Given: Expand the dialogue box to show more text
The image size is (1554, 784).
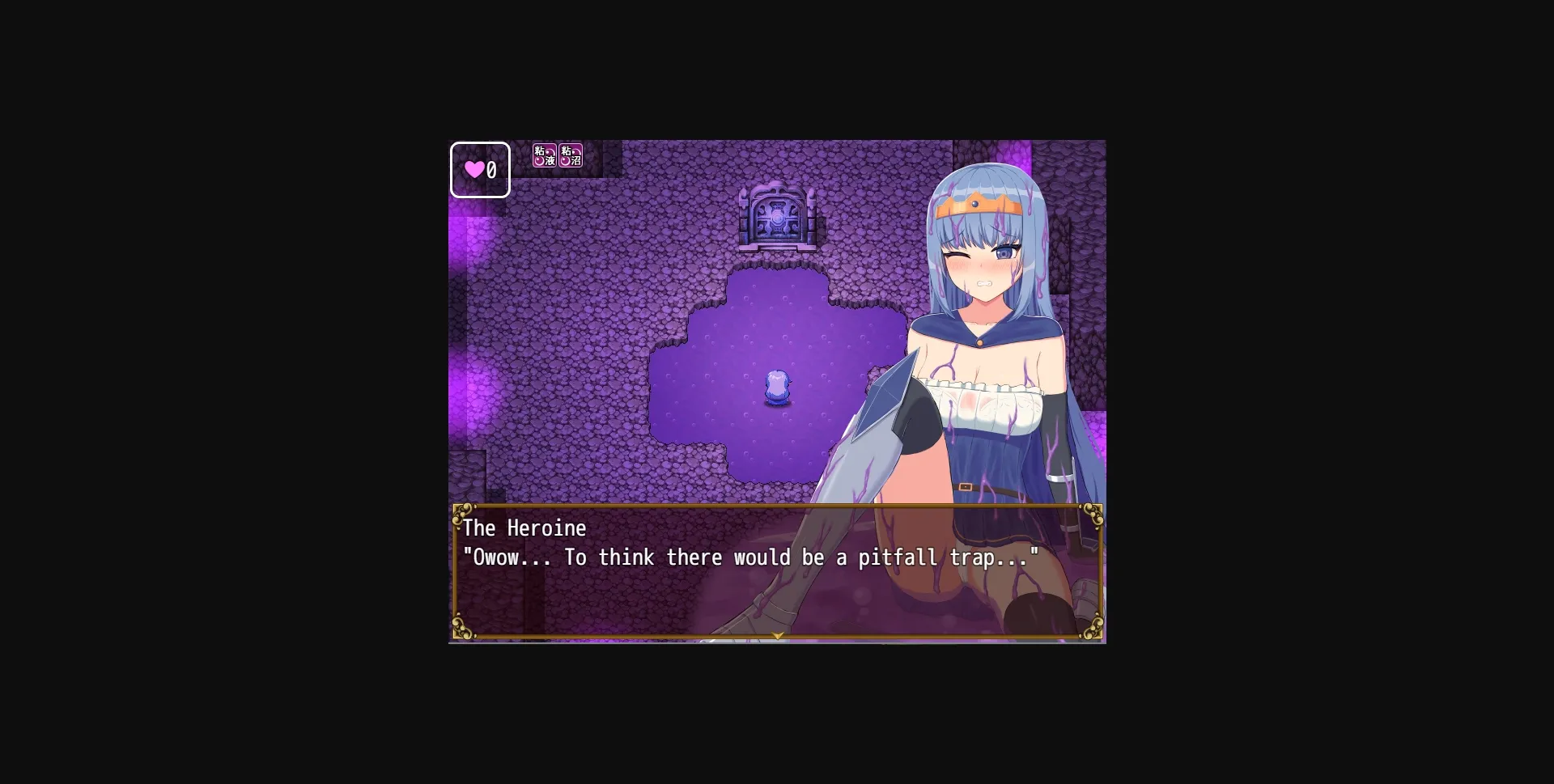Looking at the screenshot, I should click(x=777, y=571).
